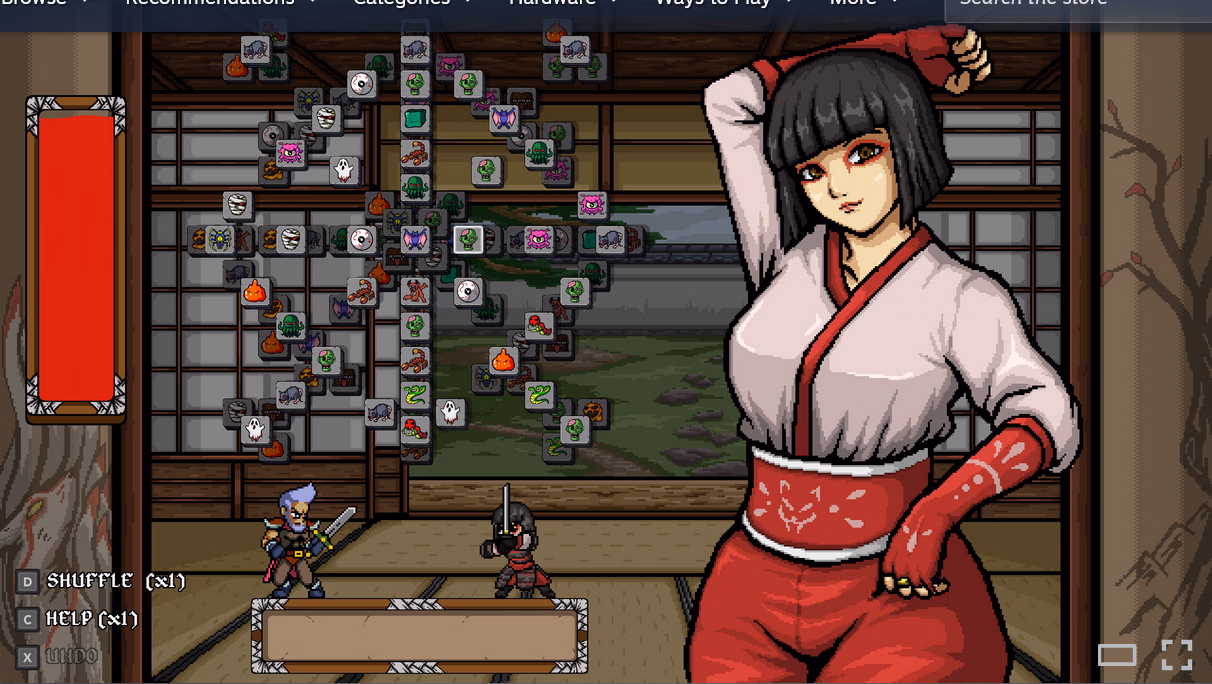Select the bright teal cube tile
The width and height of the screenshot is (1212, 684).
(x=415, y=119)
